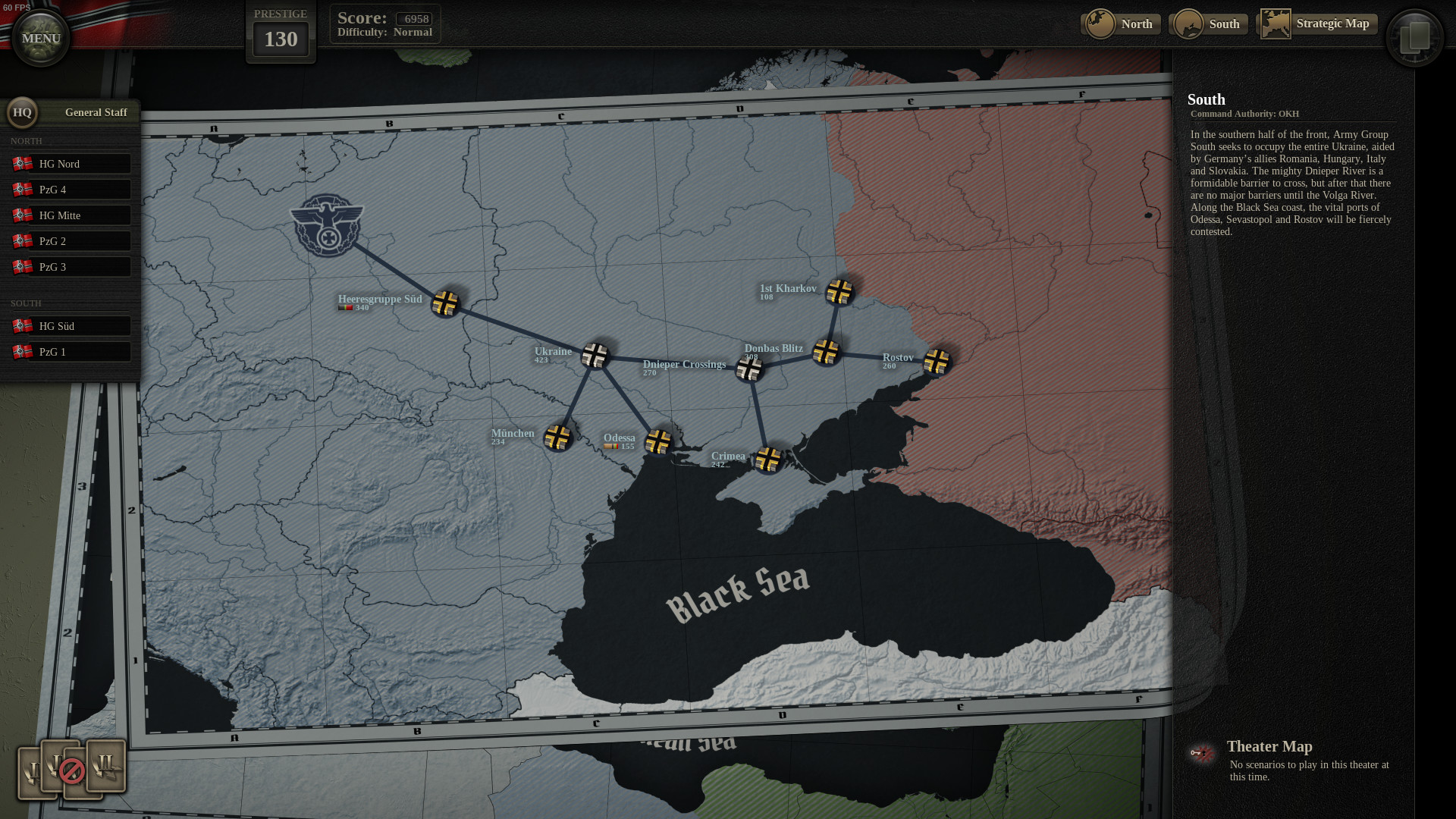1456x819 pixels.
Task: Click the Score value field
Action: click(x=415, y=18)
